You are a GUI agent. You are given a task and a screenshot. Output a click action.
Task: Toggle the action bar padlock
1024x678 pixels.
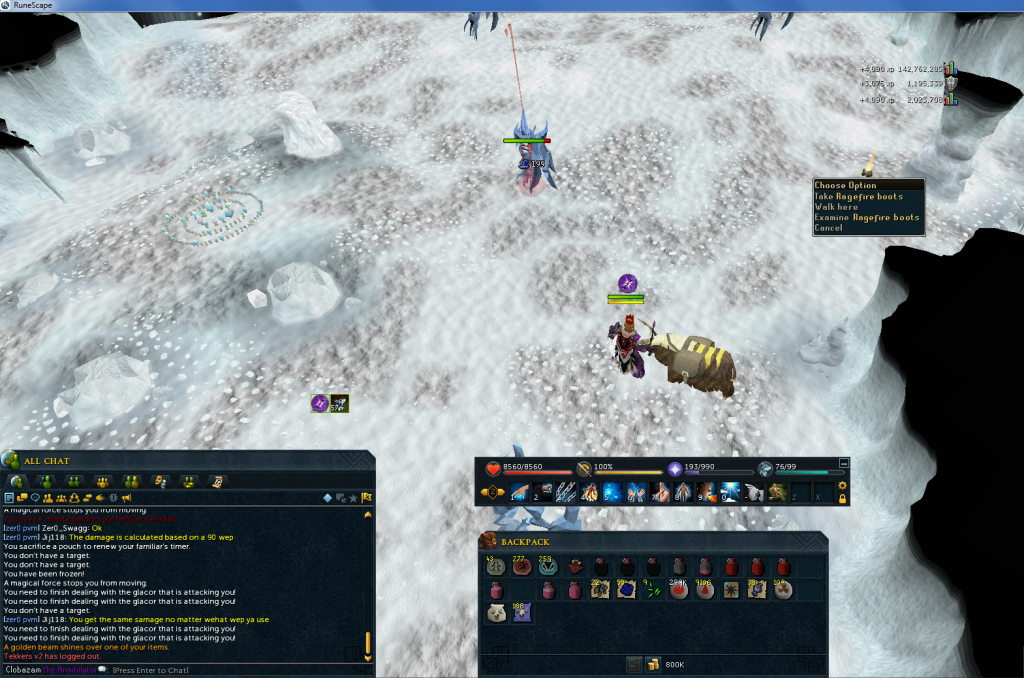[x=842, y=498]
